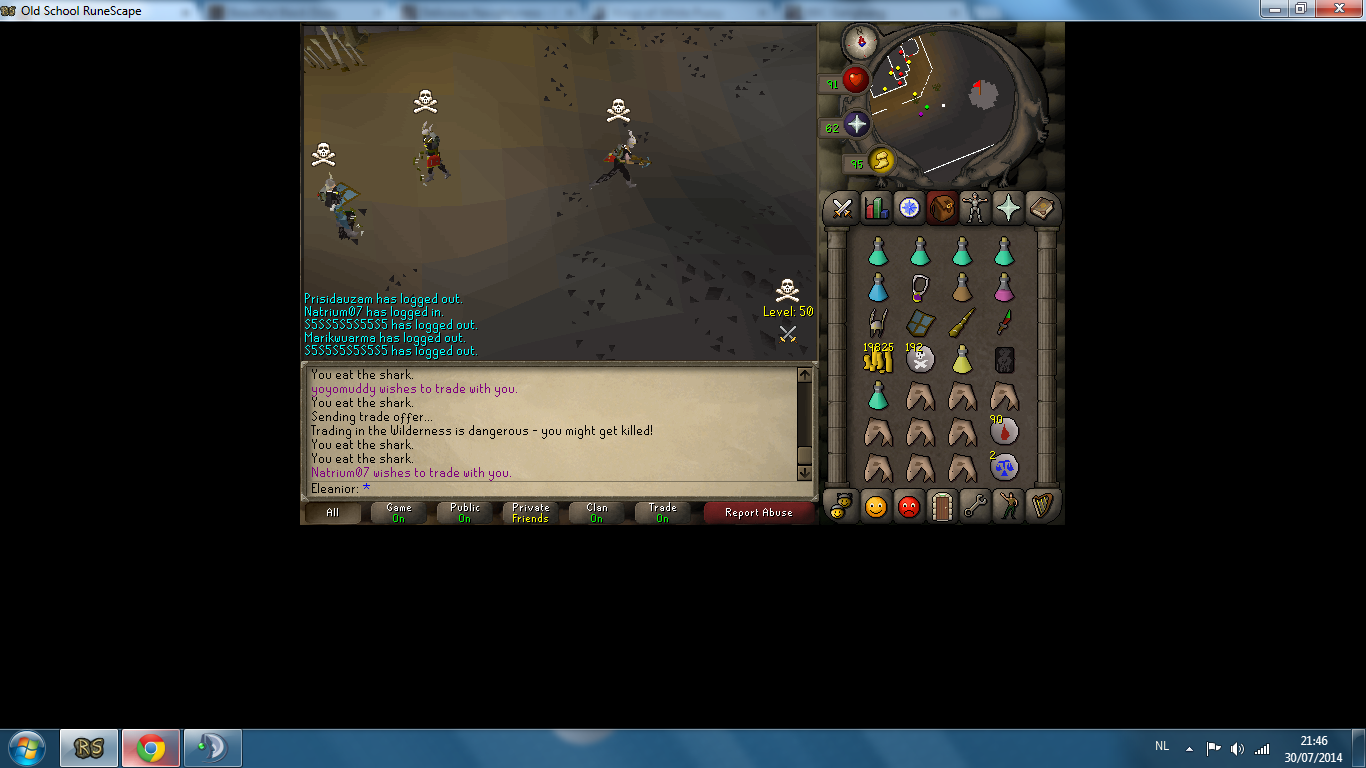Open the Emotes tab
This screenshot has height=768, width=1366.
1008,506
